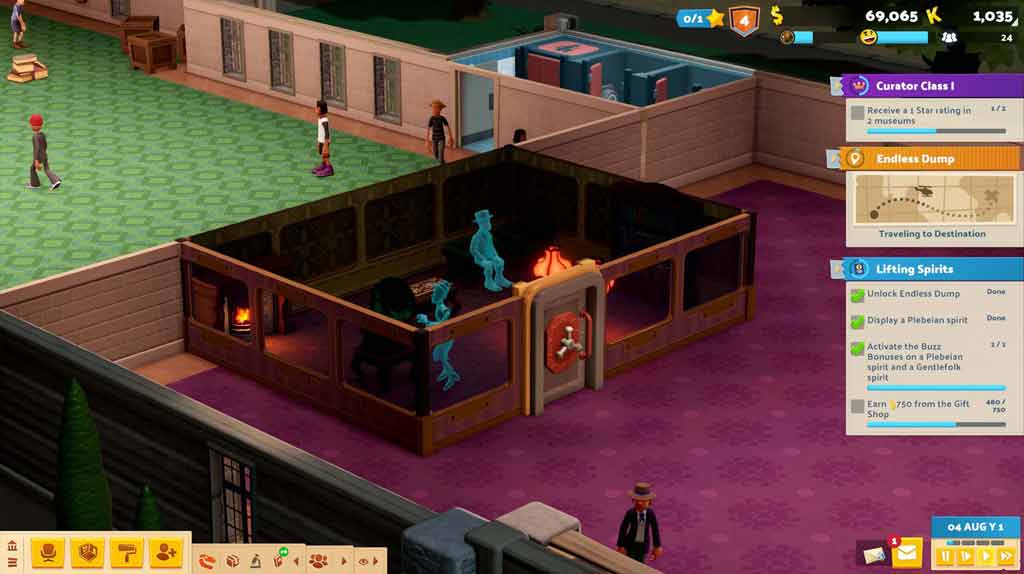The width and height of the screenshot is (1024, 574).
Task: Open the cardboard box inventory button
Action: (x=232, y=560)
